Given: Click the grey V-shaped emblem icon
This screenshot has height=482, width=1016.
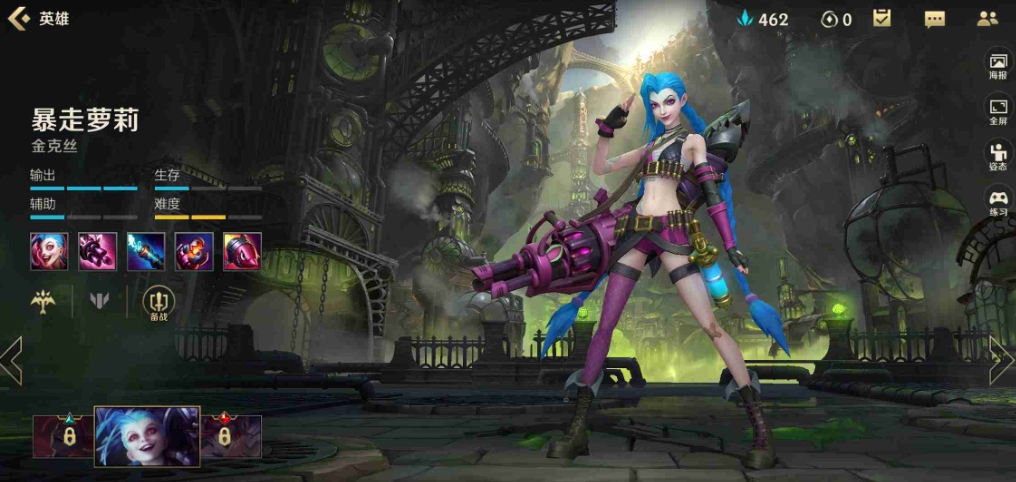Looking at the screenshot, I should pyautogui.click(x=100, y=300).
